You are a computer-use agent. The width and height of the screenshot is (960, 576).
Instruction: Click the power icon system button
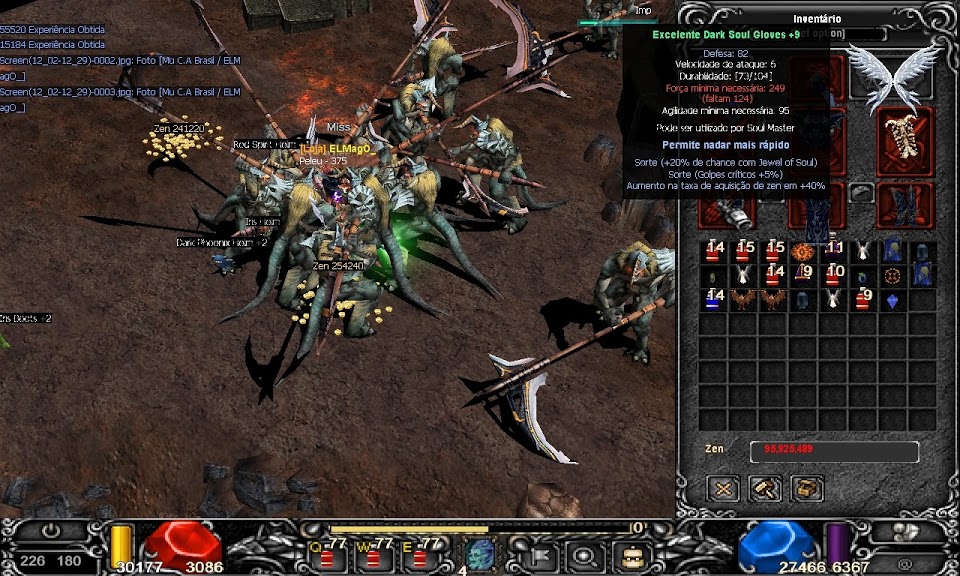[50, 532]
